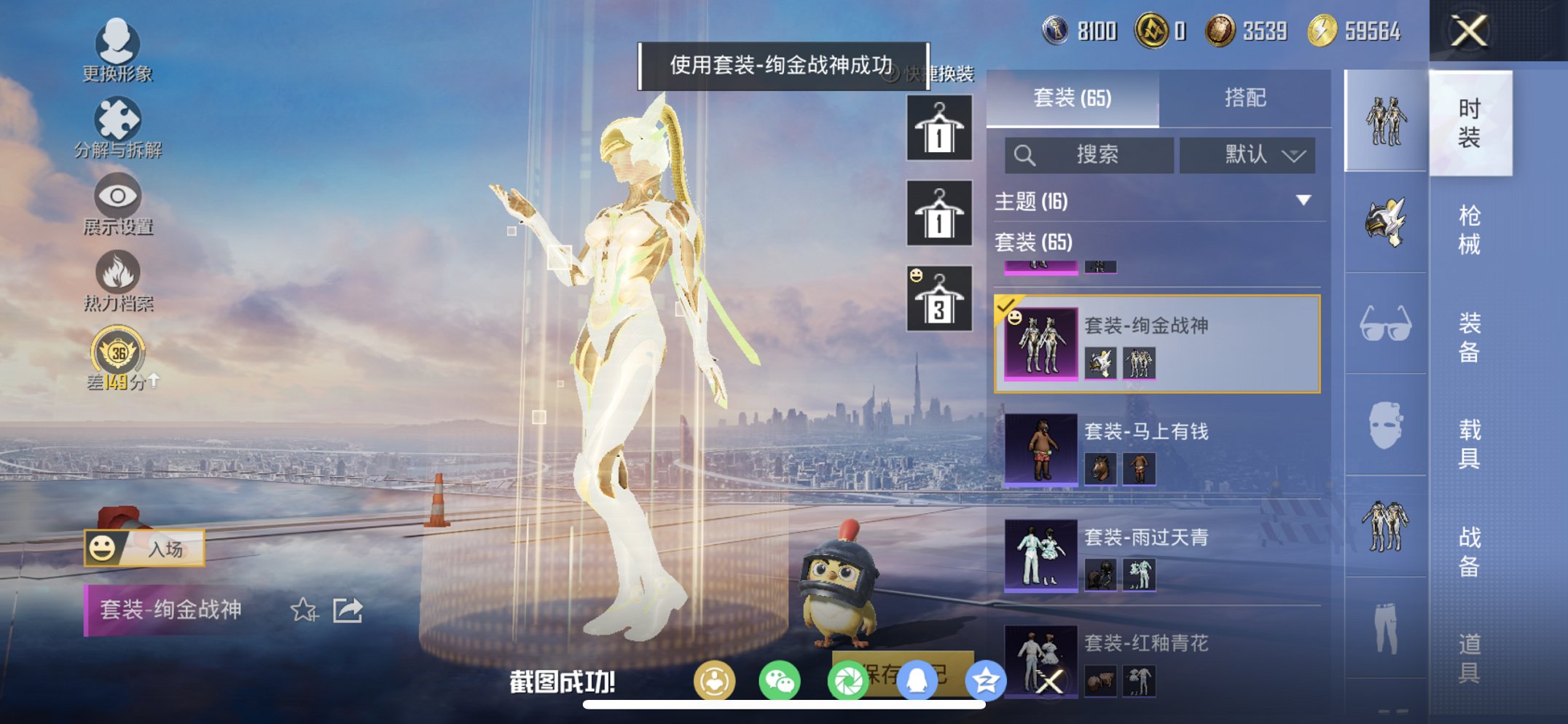The height and width of the screenshot is (724, 1568).
Task: Open the 默认 sort order dropdown
Action: (x=1247, y=155)
